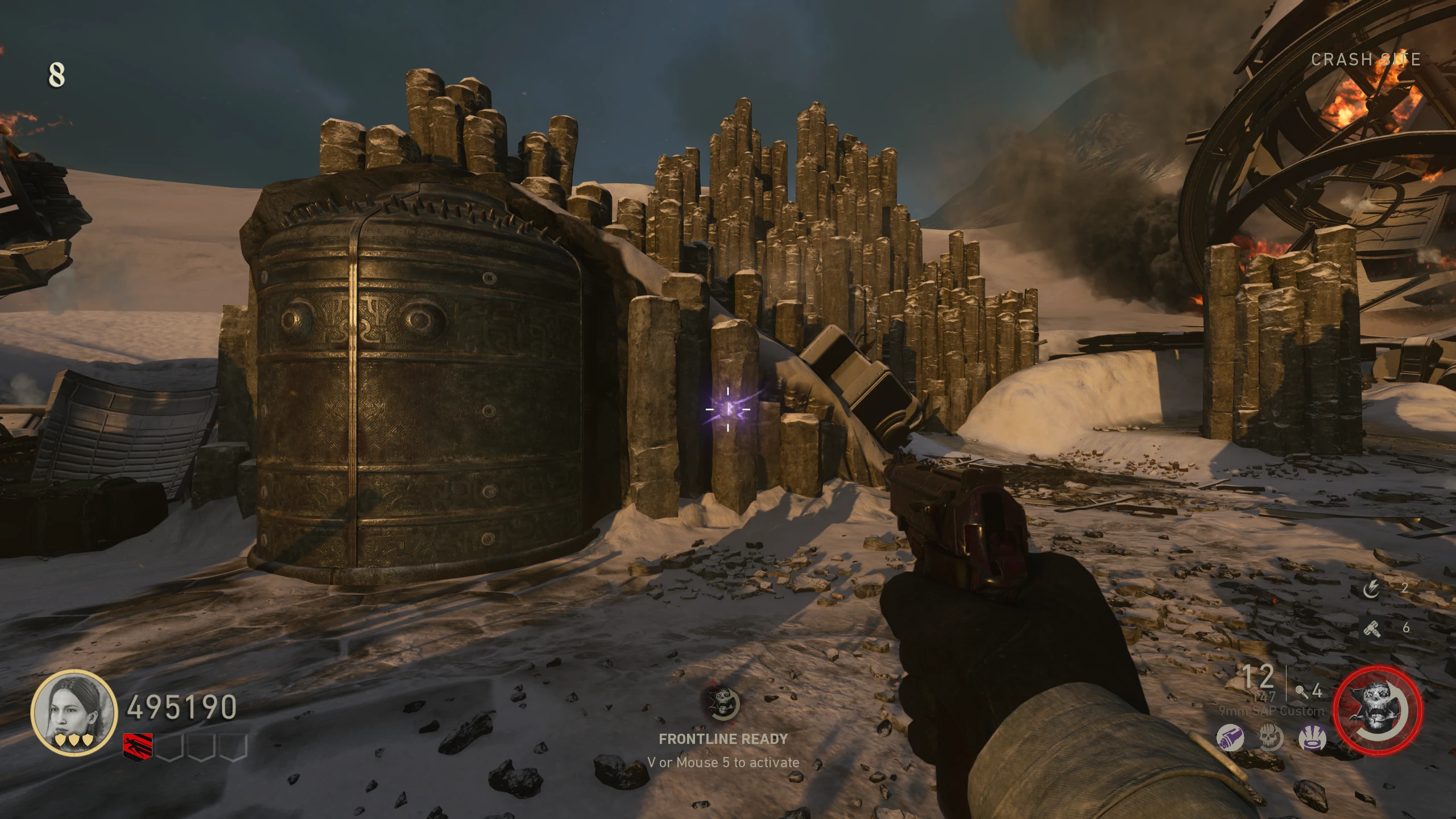
Task: Activate the red Frontline special ability icon
Action: (1378, 711)
